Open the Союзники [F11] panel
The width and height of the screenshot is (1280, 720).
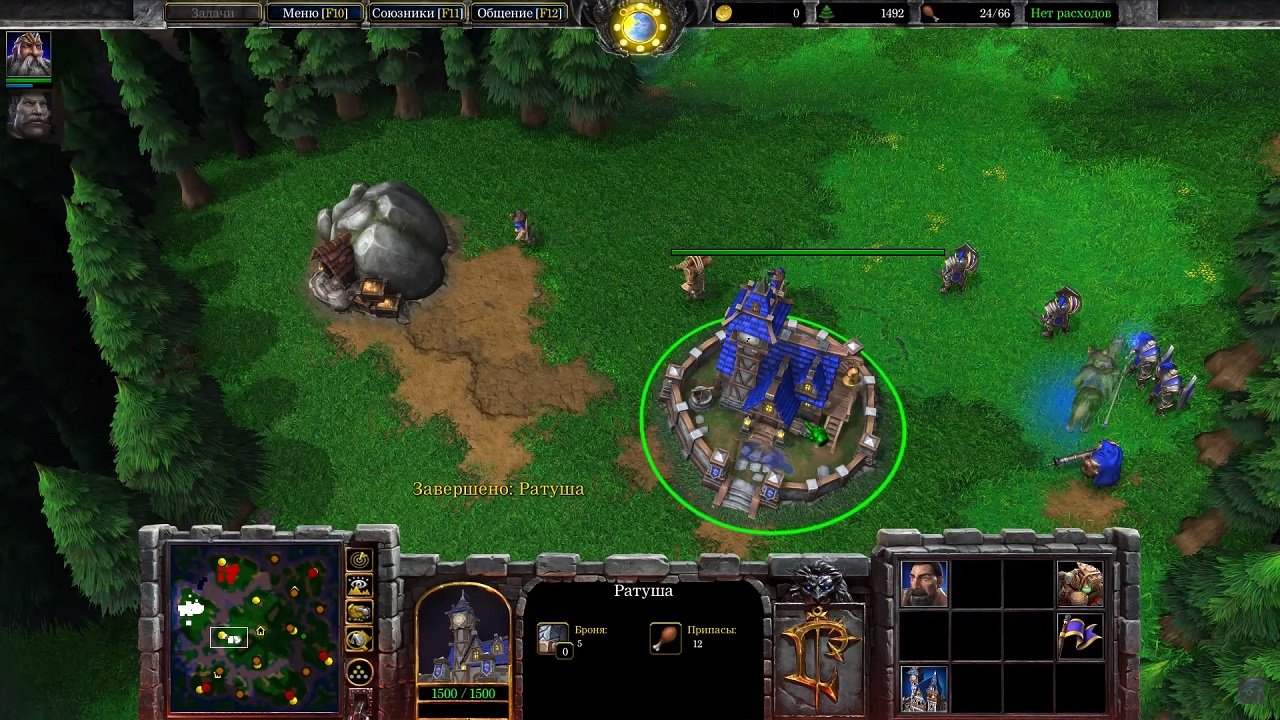(417, 13)
